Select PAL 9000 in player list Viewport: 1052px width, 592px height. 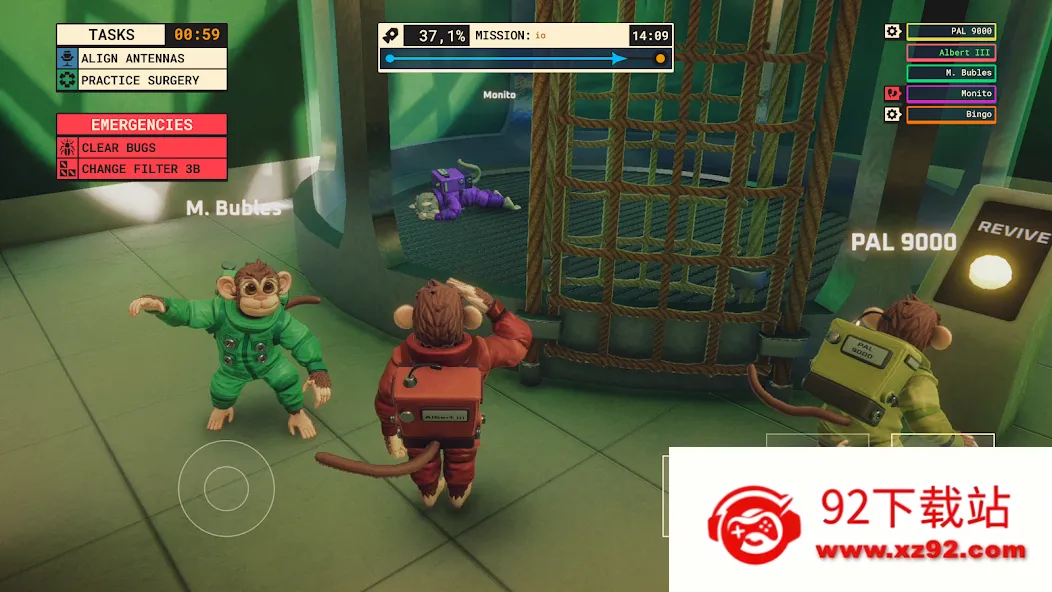point(950,31)
